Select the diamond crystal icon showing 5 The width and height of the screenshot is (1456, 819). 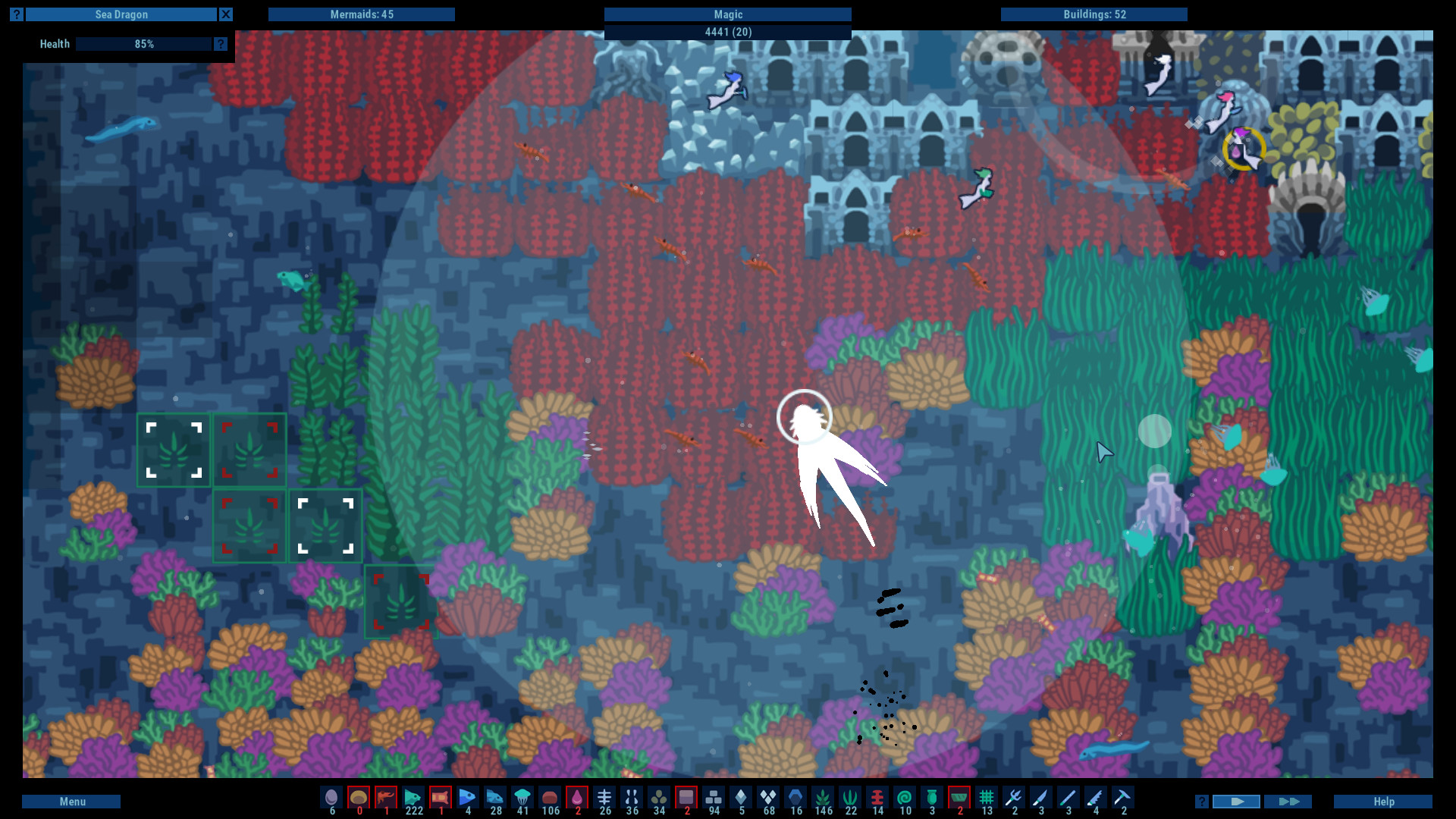click(x=740, y=799)
